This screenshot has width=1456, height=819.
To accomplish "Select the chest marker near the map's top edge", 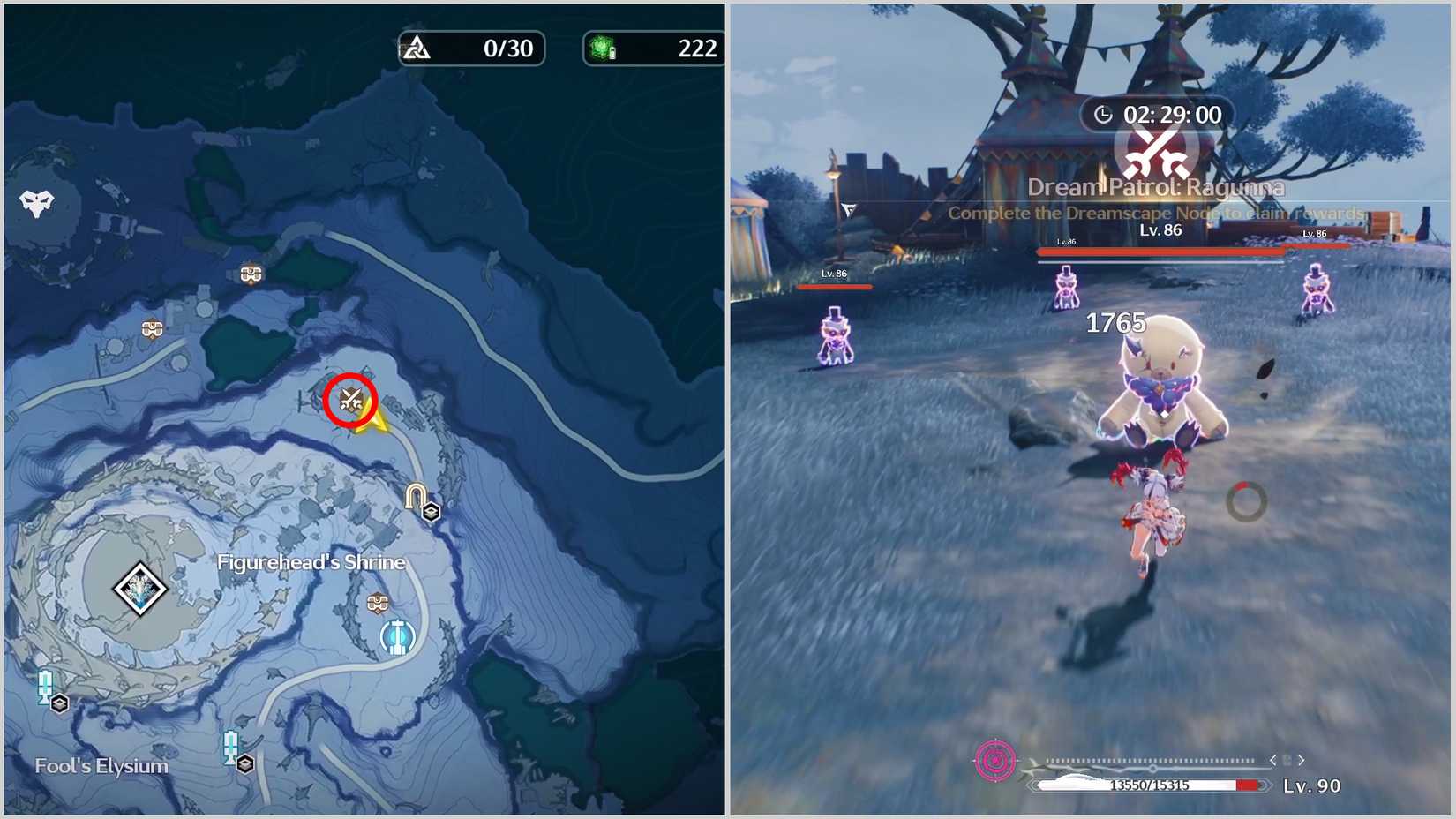I will (250, 274).
